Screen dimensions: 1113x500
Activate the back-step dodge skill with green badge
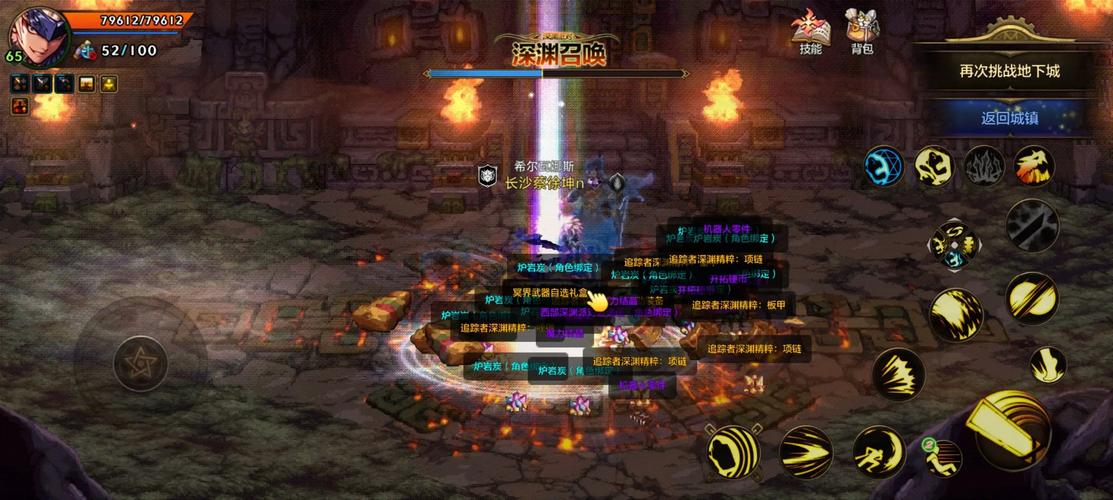tap(942, 457)
